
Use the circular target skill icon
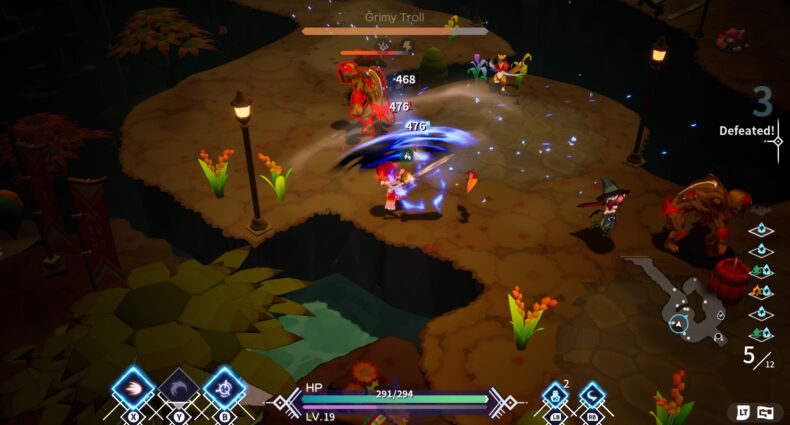pyautogui.click(x=225, y=389)
